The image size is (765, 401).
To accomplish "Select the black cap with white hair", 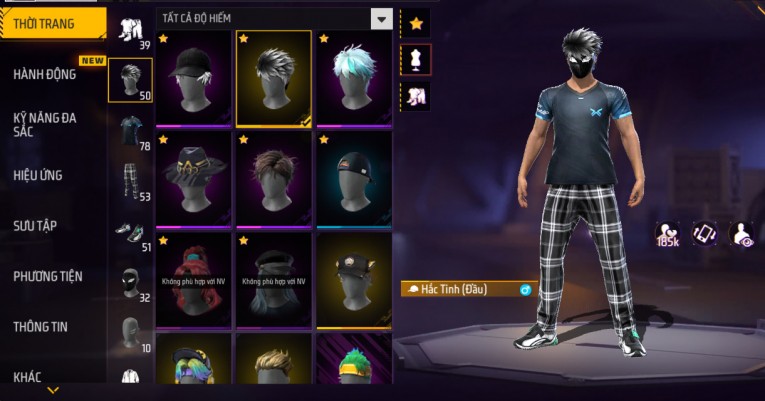I will pyautogui.click(x=193, y=78).
